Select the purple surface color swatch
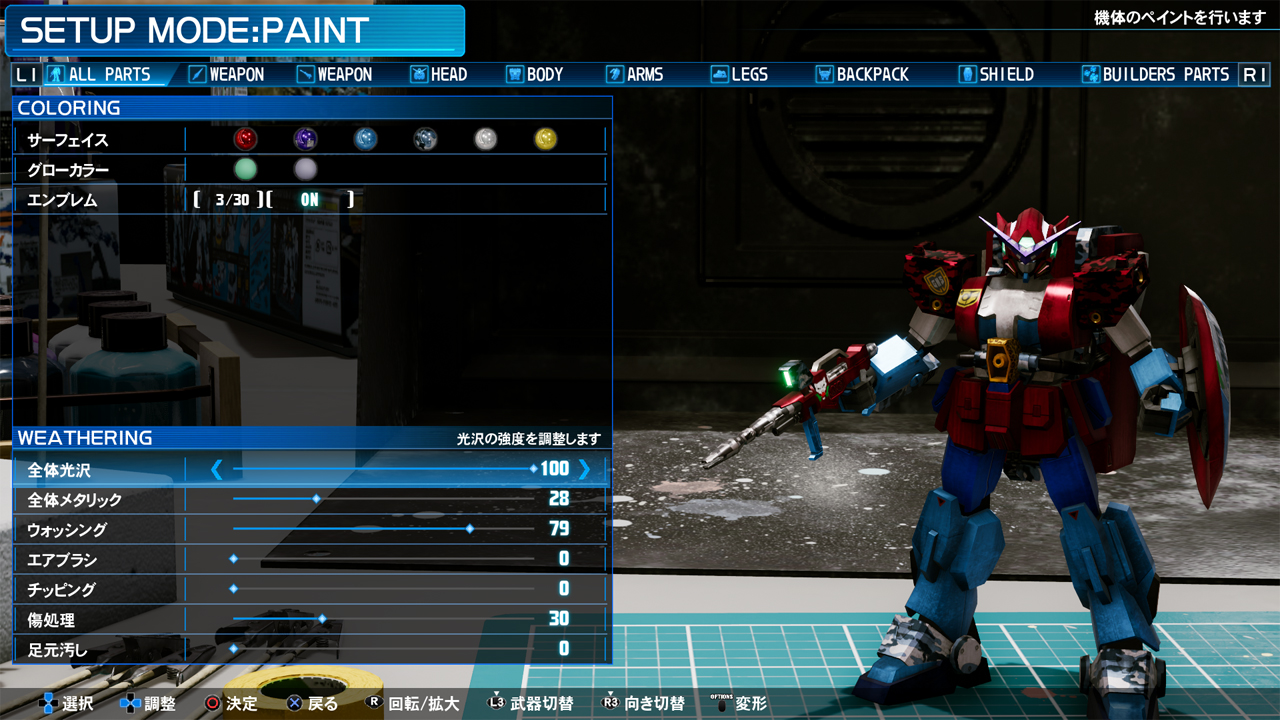This screenshot has width=1280, height=720. pyautogui.click(x=305, y=139)
